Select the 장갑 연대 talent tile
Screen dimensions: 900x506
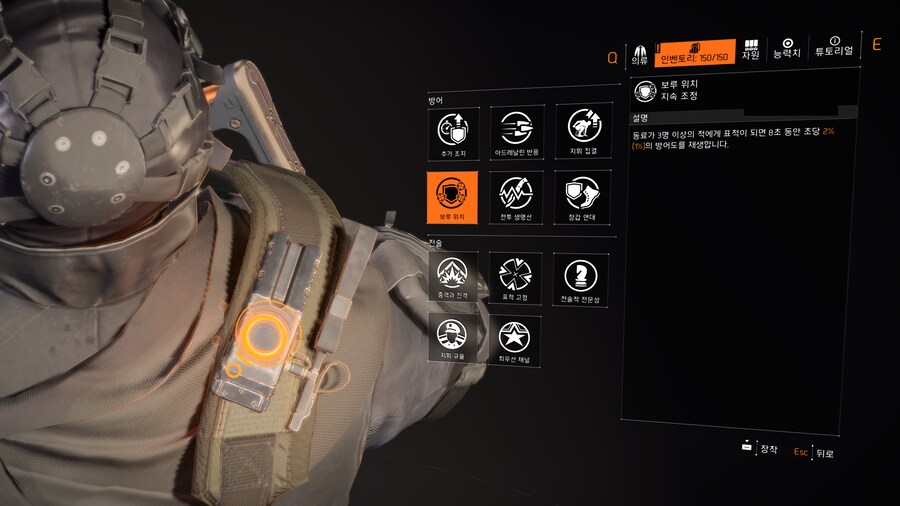tap(582, 196)
